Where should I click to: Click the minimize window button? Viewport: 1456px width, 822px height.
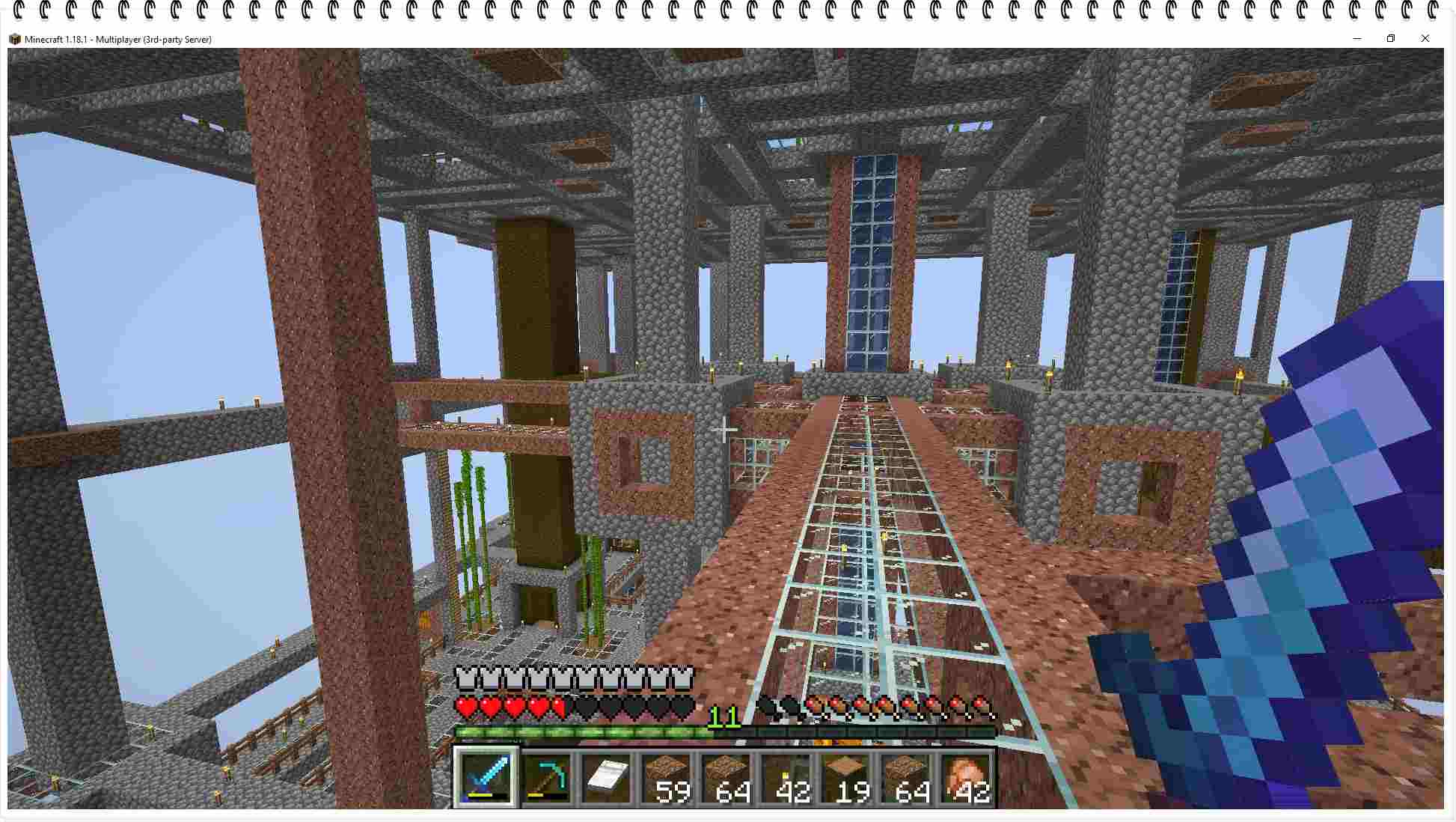[x=1357, y=38]
